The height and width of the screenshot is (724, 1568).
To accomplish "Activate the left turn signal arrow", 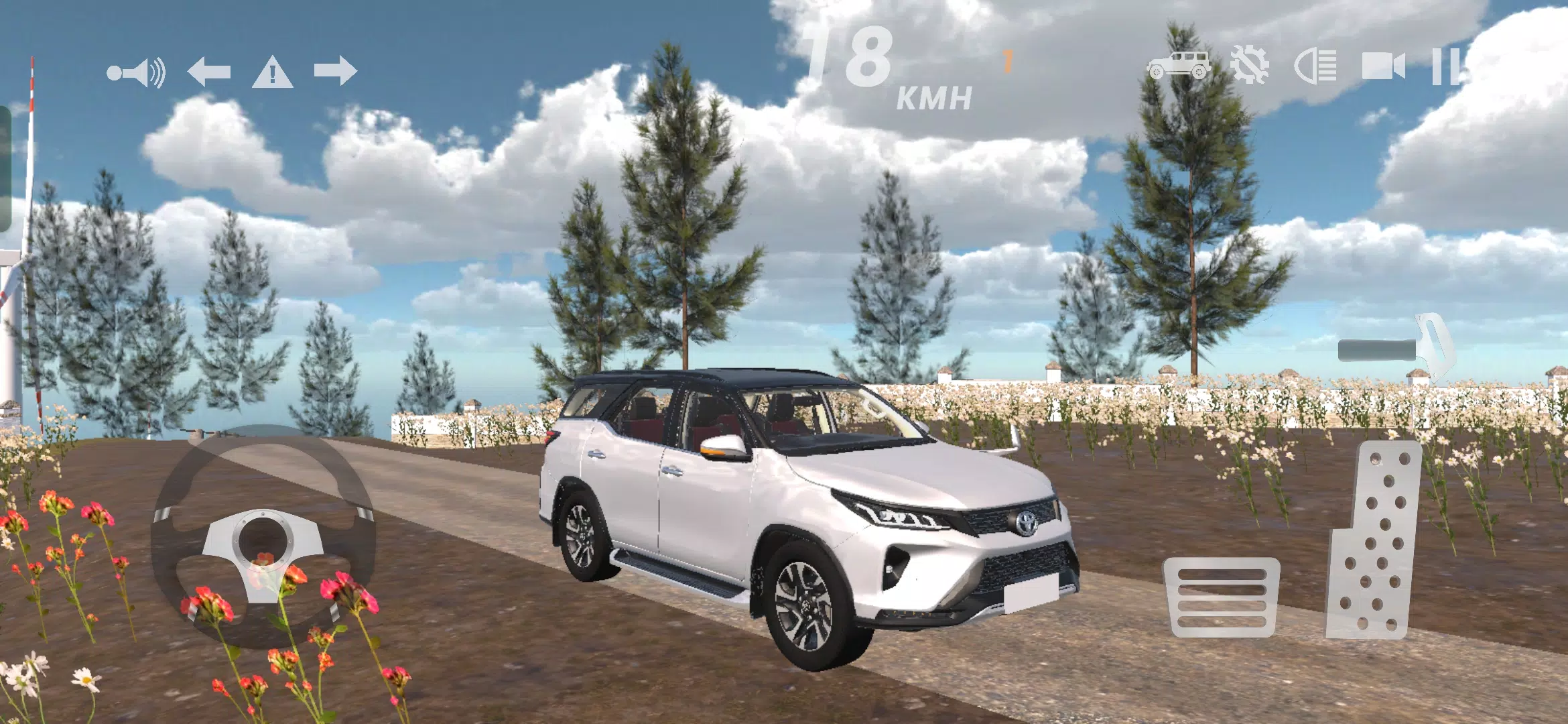I will click(209, 71).
